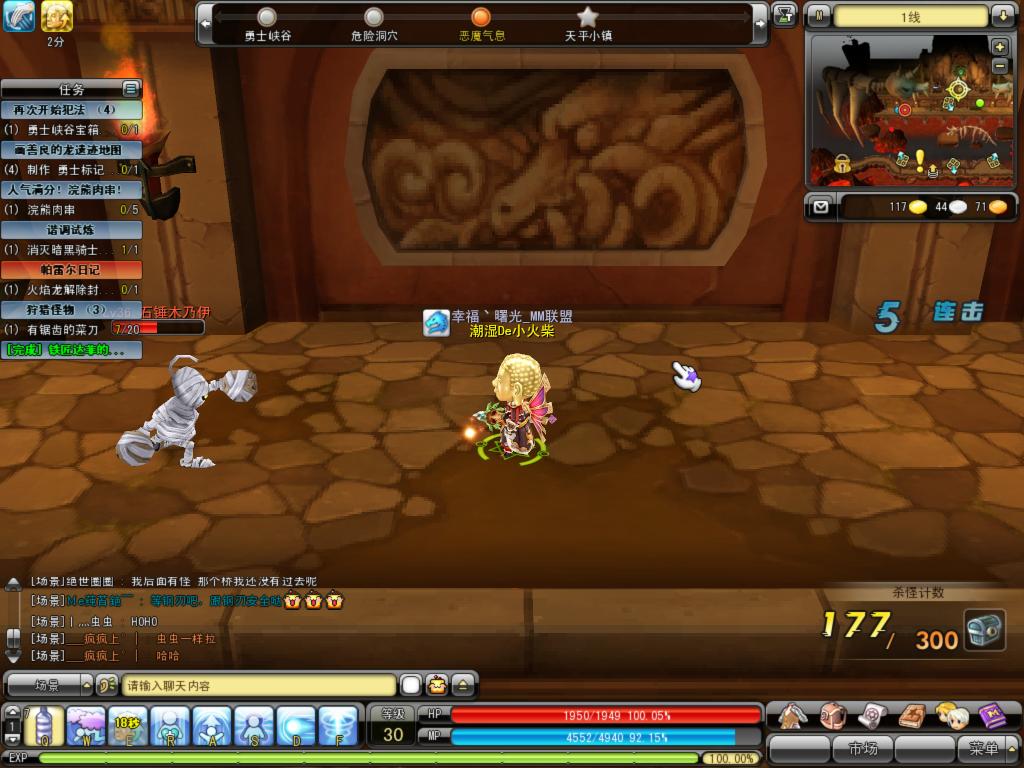Open the treasure chest by kill counter

pyautogui.click(x=984, y=630)
